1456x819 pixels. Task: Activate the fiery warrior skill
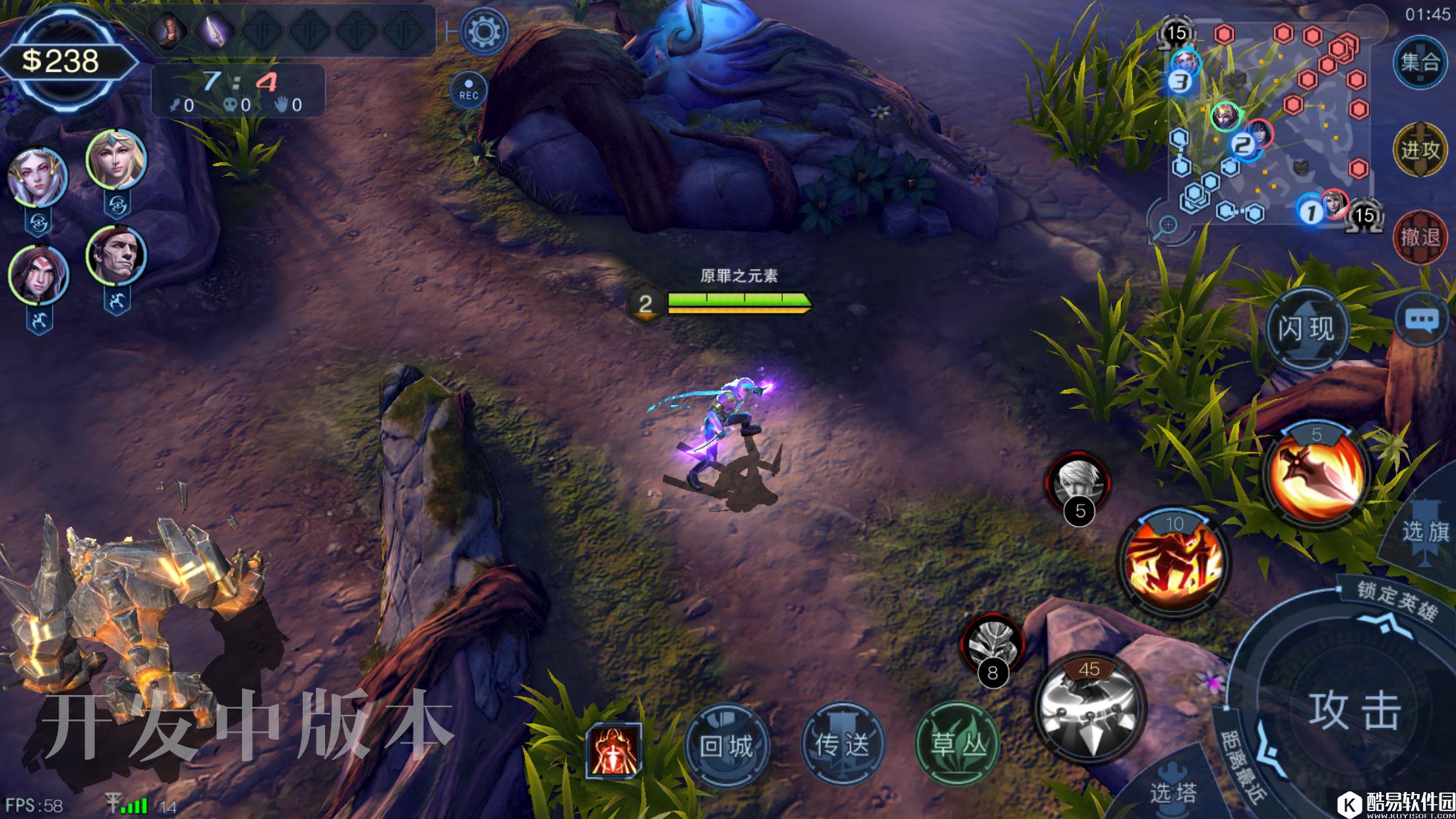pyautogui.click(x=1174, y=562)
